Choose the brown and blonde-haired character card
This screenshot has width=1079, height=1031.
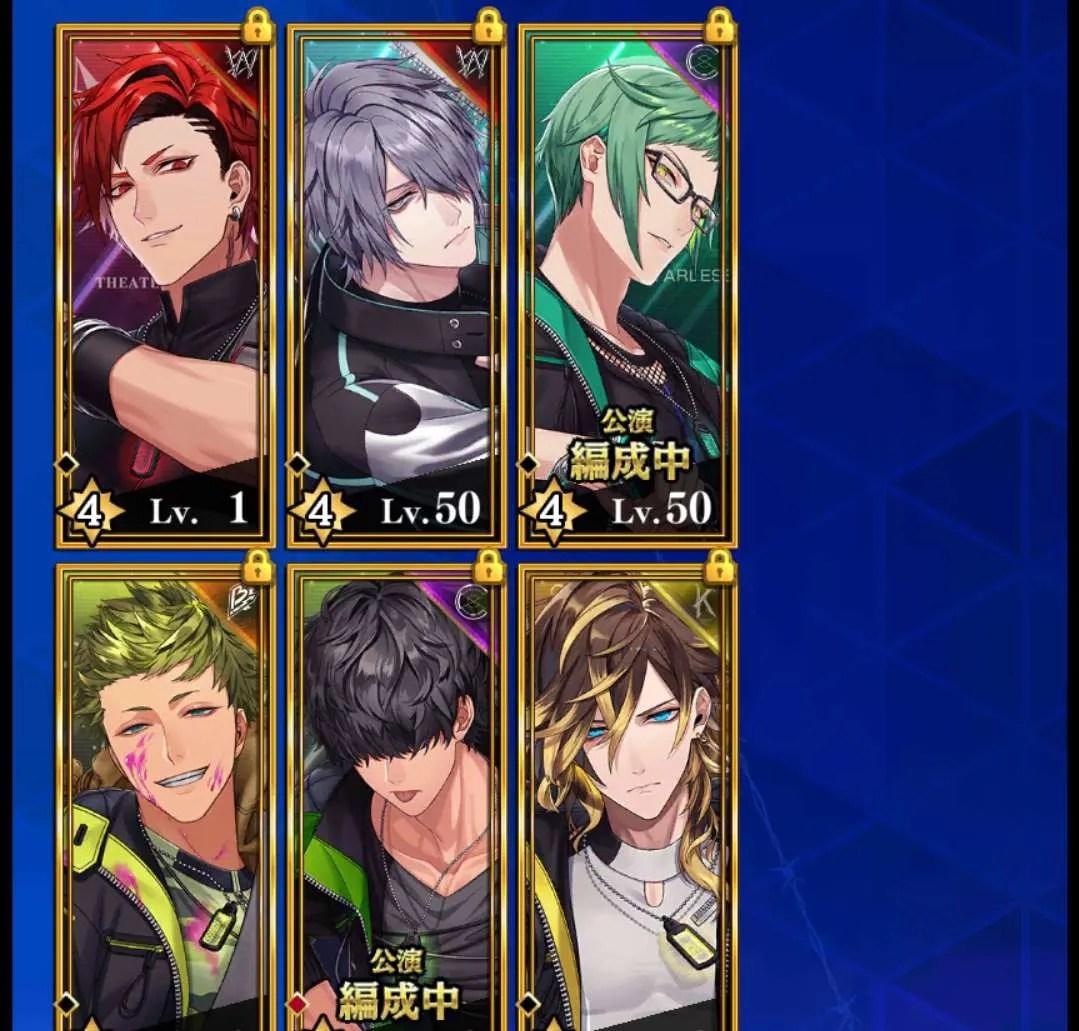pyautogui.click(x=627, y=800)
